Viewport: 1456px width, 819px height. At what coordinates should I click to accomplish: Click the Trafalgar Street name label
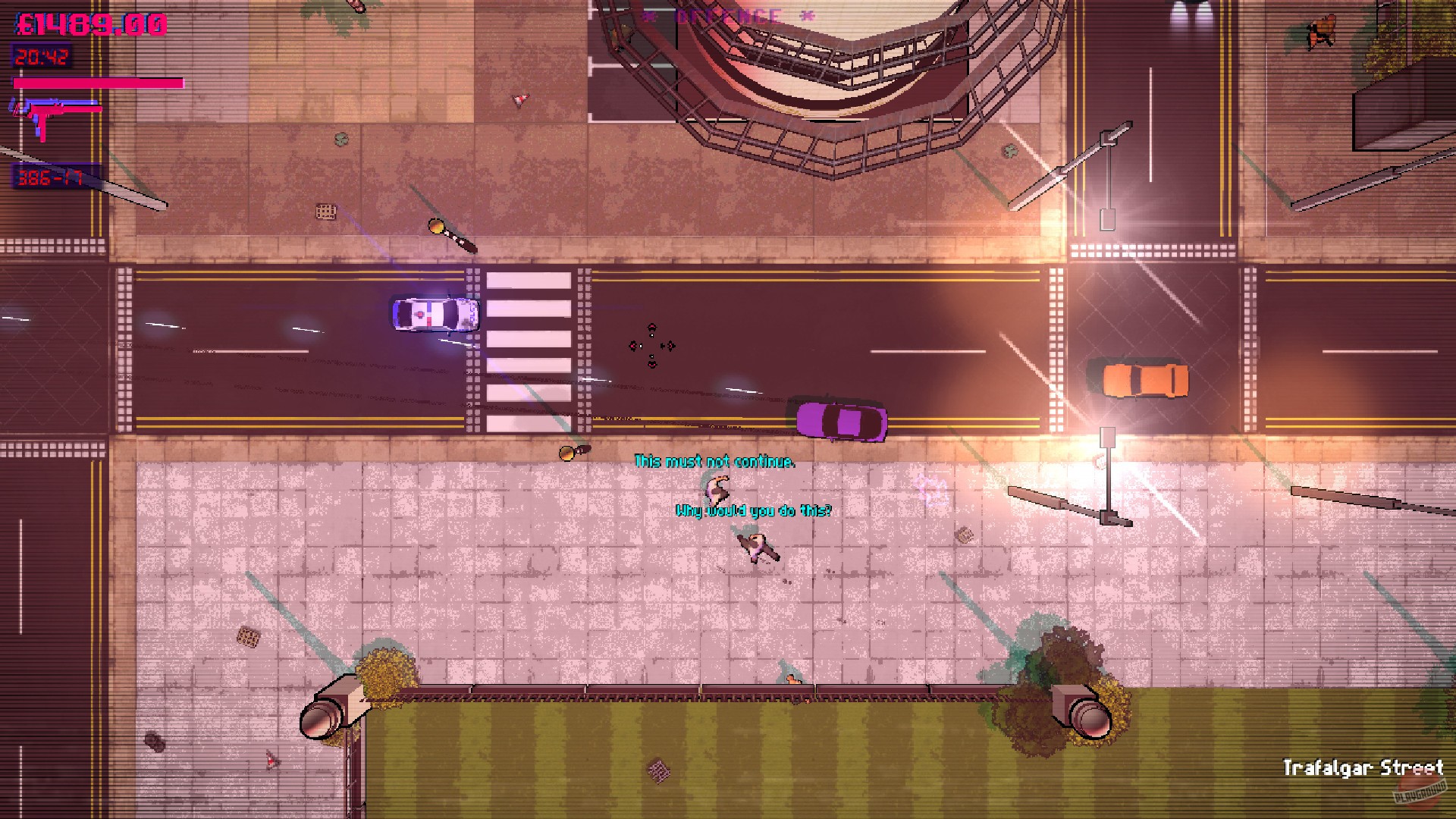1365,767
